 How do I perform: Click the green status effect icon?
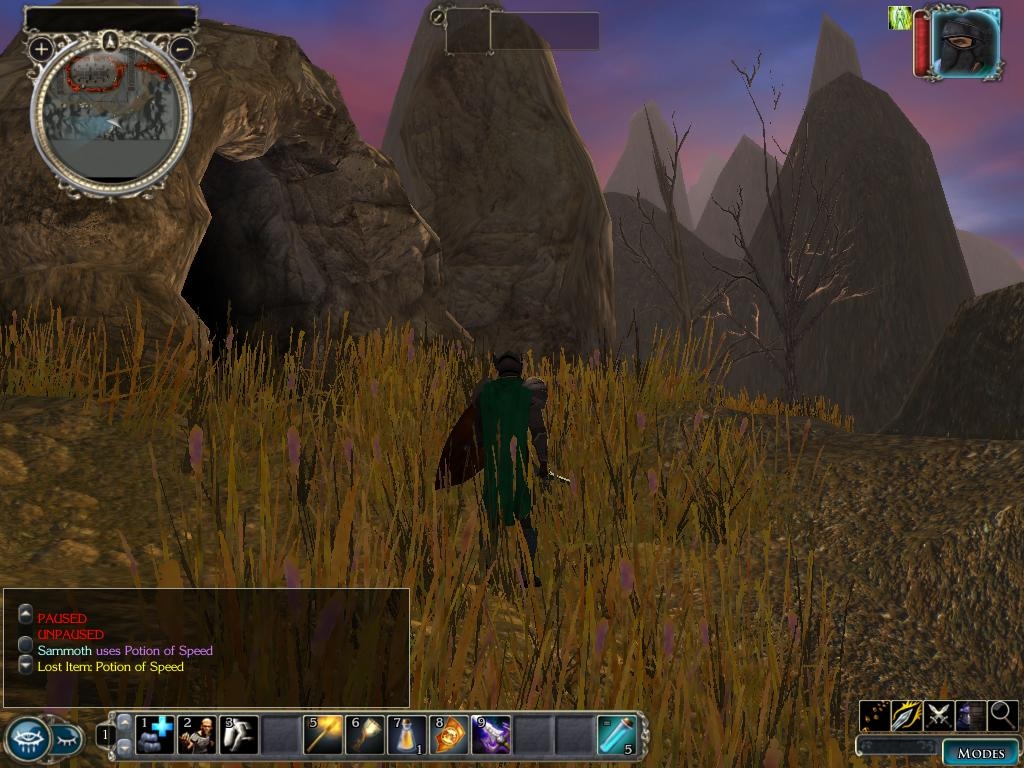[900, 18]
